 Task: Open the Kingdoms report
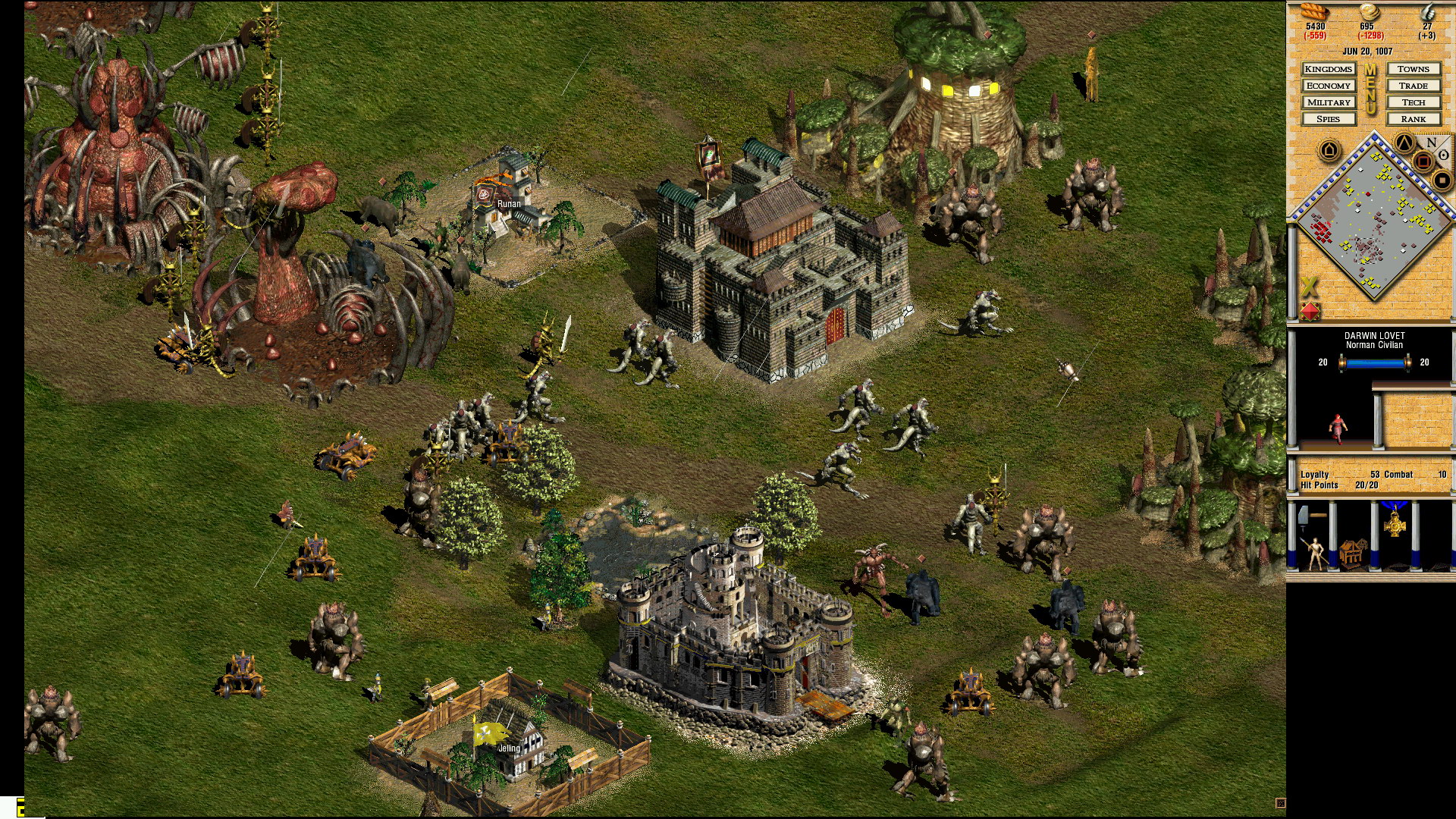click(x=1329, y=69)
